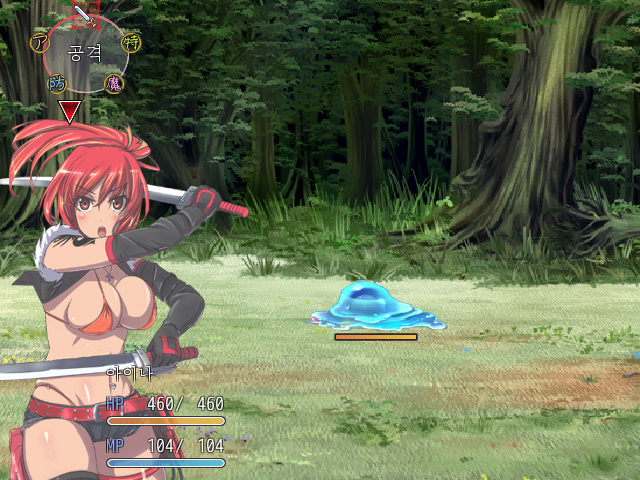Viewport: 640px width, 480px height.
Task: Open the ア item command icon
Action: [40, 42]
